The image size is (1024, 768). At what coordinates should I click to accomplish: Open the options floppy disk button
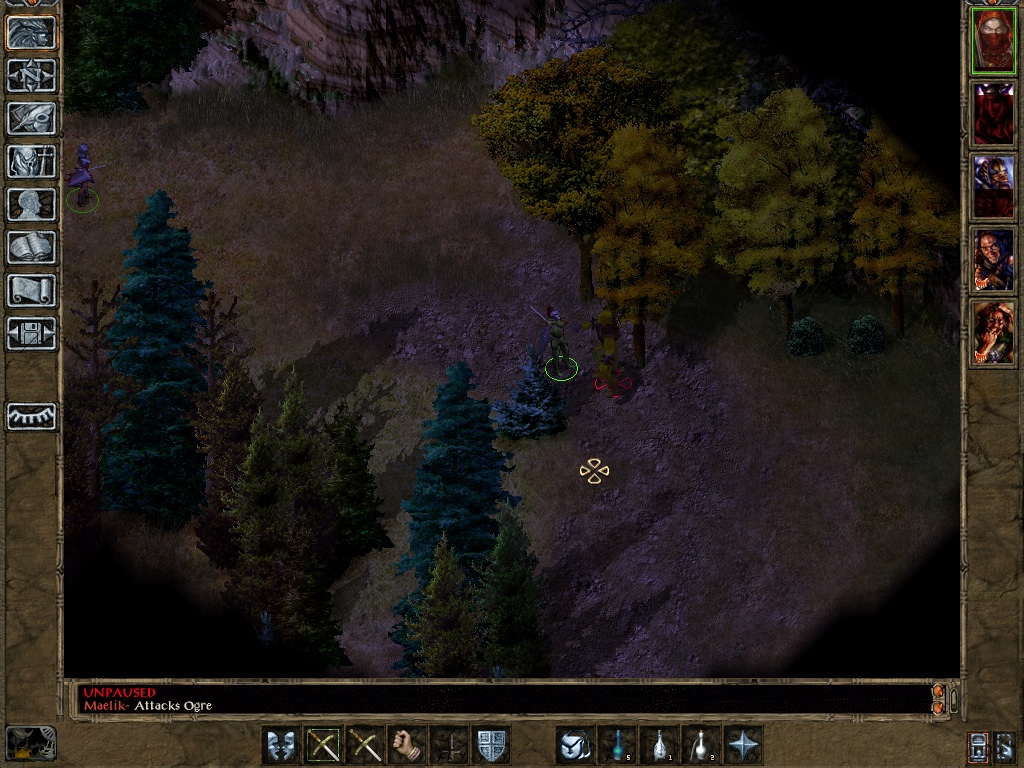[x=31, y=333]
